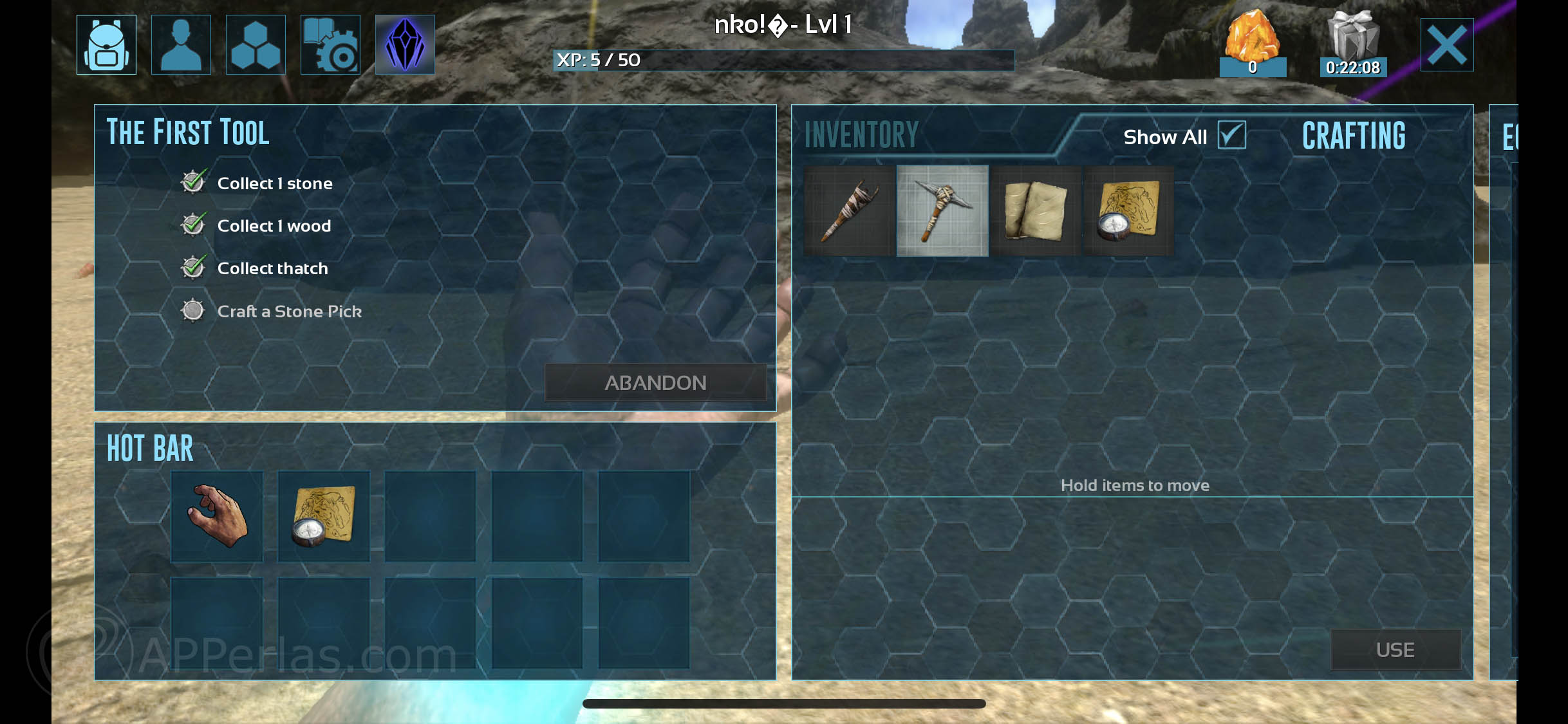The height and width of the screenshot is (724, 1568).
Task: Open the amber currency shop
Action: [1252, 43]
